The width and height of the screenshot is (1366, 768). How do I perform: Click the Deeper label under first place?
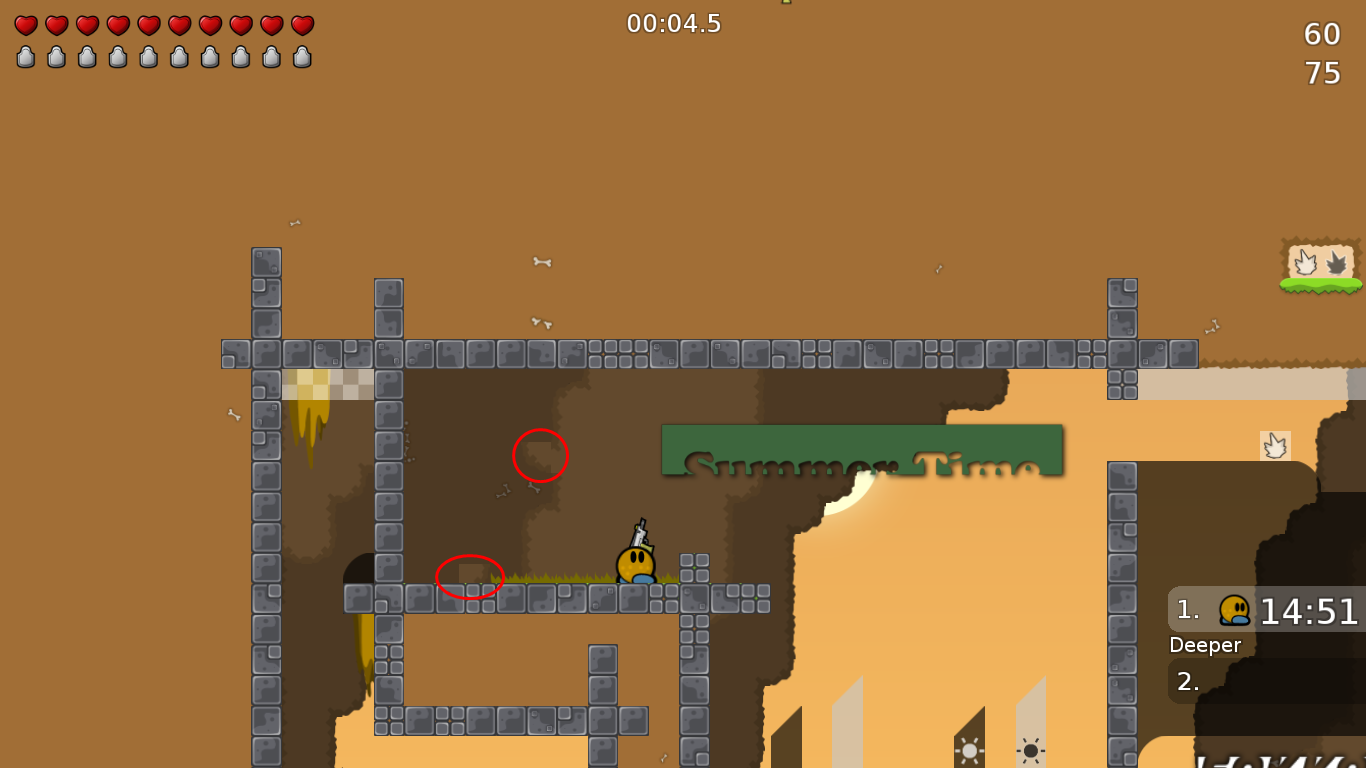1205,645
